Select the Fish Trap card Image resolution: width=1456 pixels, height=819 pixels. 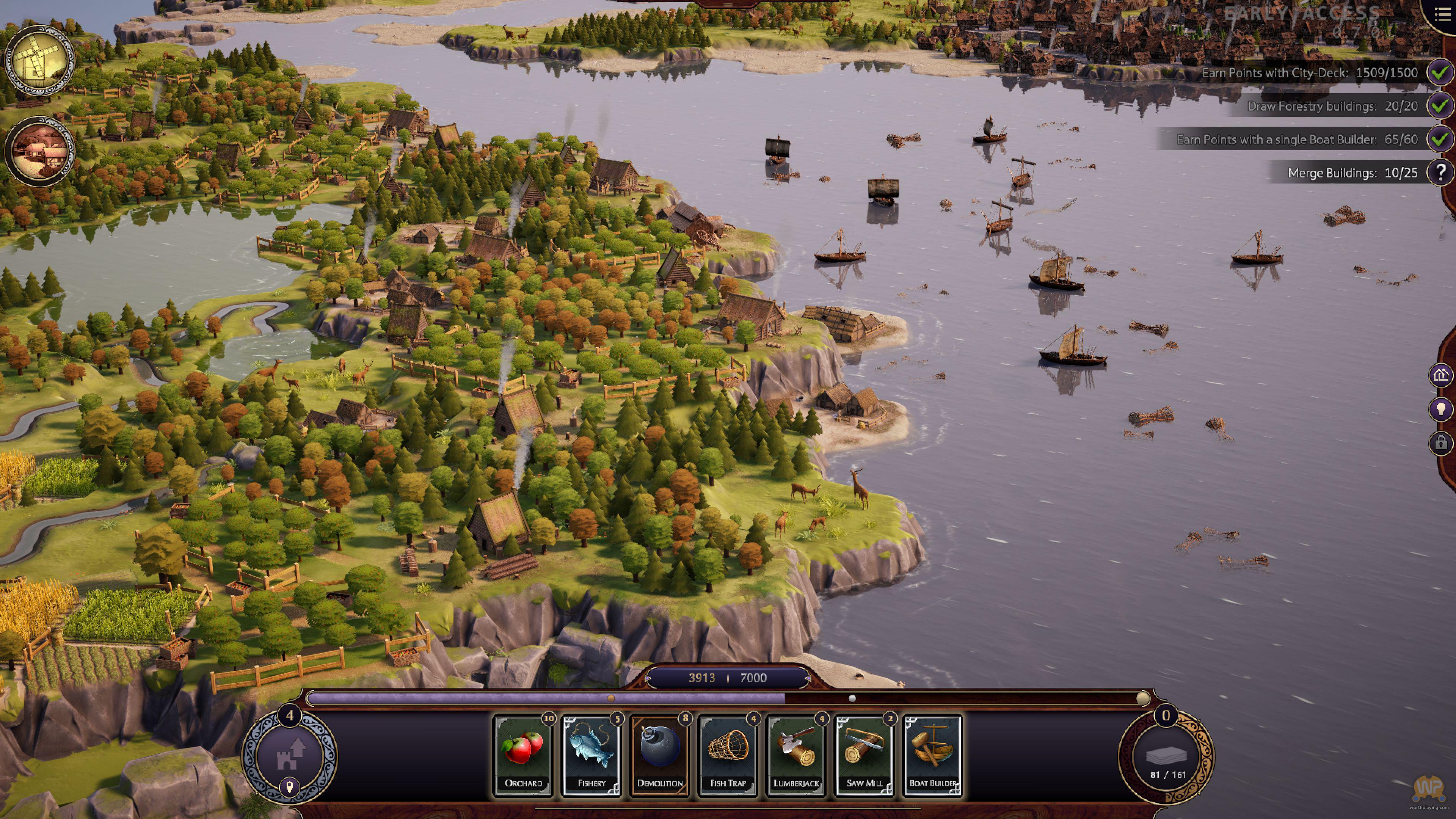(x=728, y=755)
